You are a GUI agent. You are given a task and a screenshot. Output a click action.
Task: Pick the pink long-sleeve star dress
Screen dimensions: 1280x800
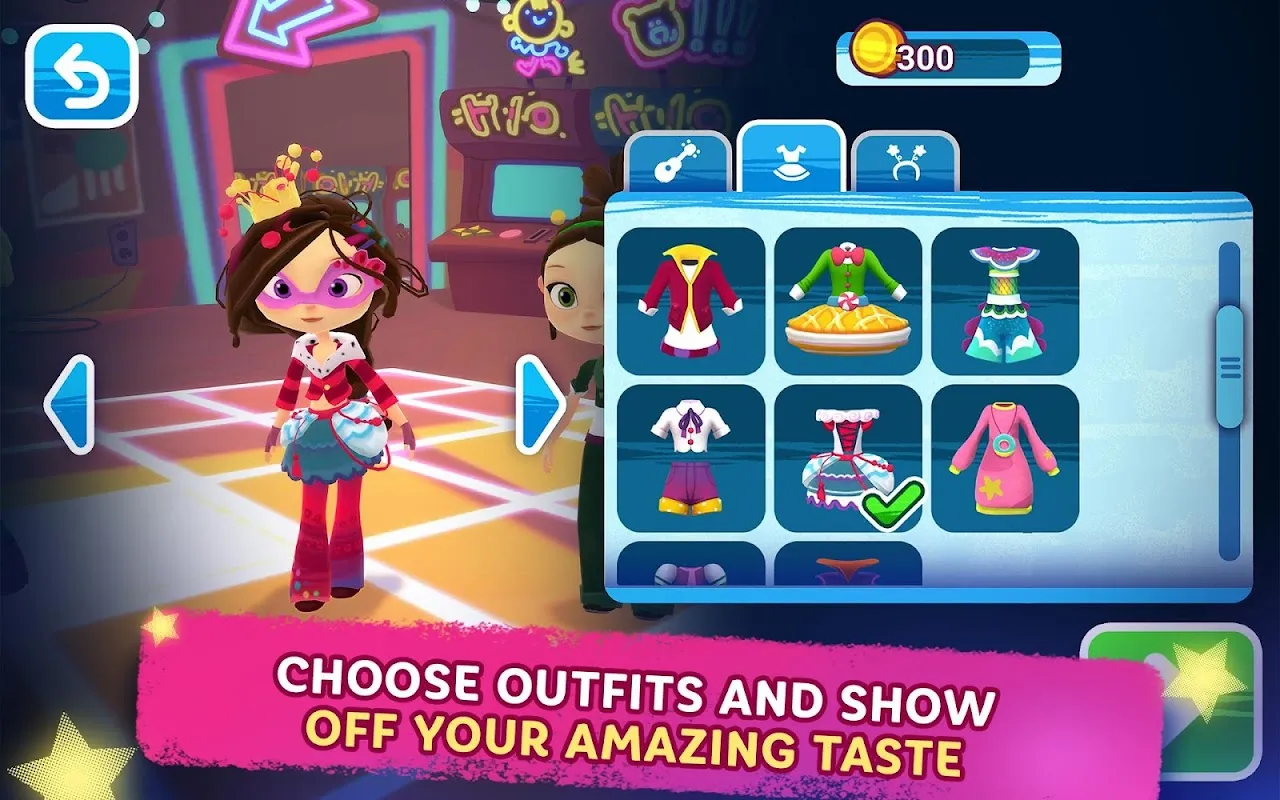[x=1005, y=458]
